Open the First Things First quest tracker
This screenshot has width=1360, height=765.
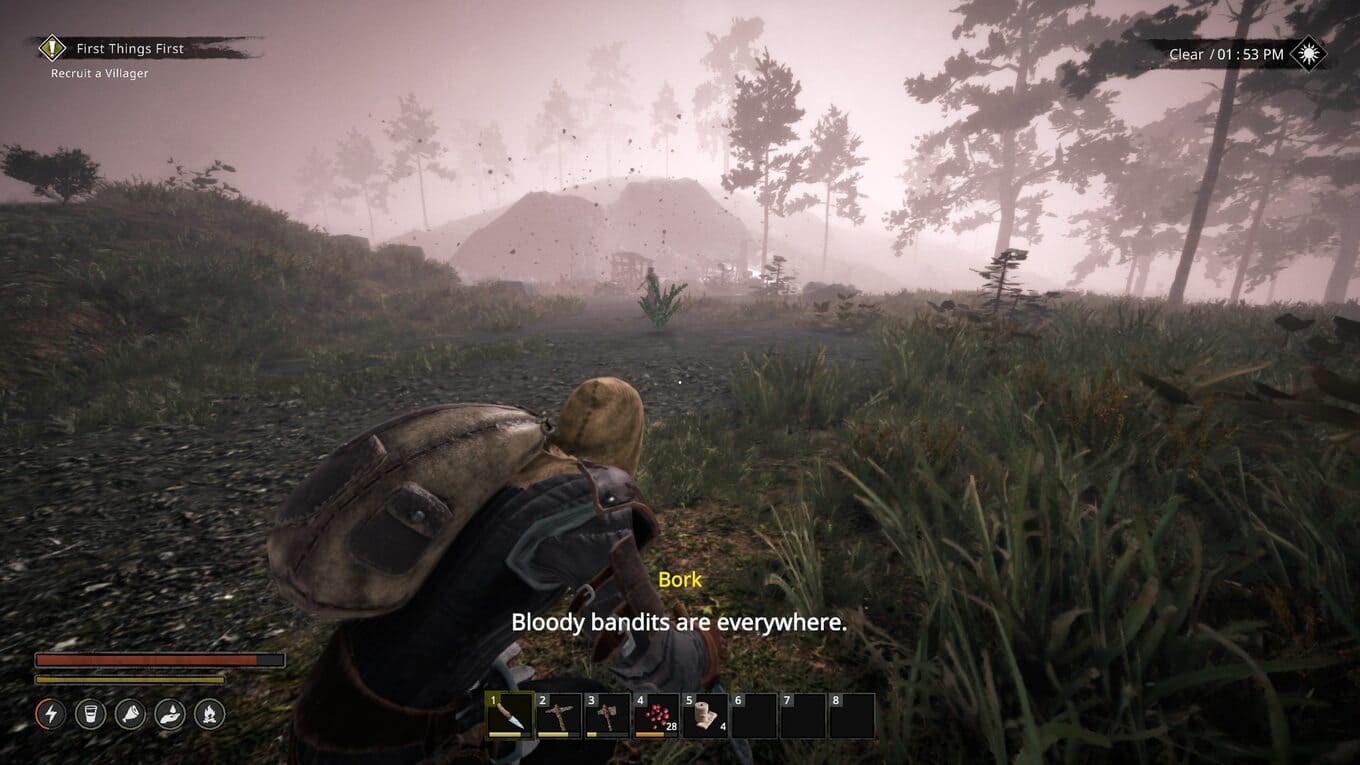pos(130,48)
